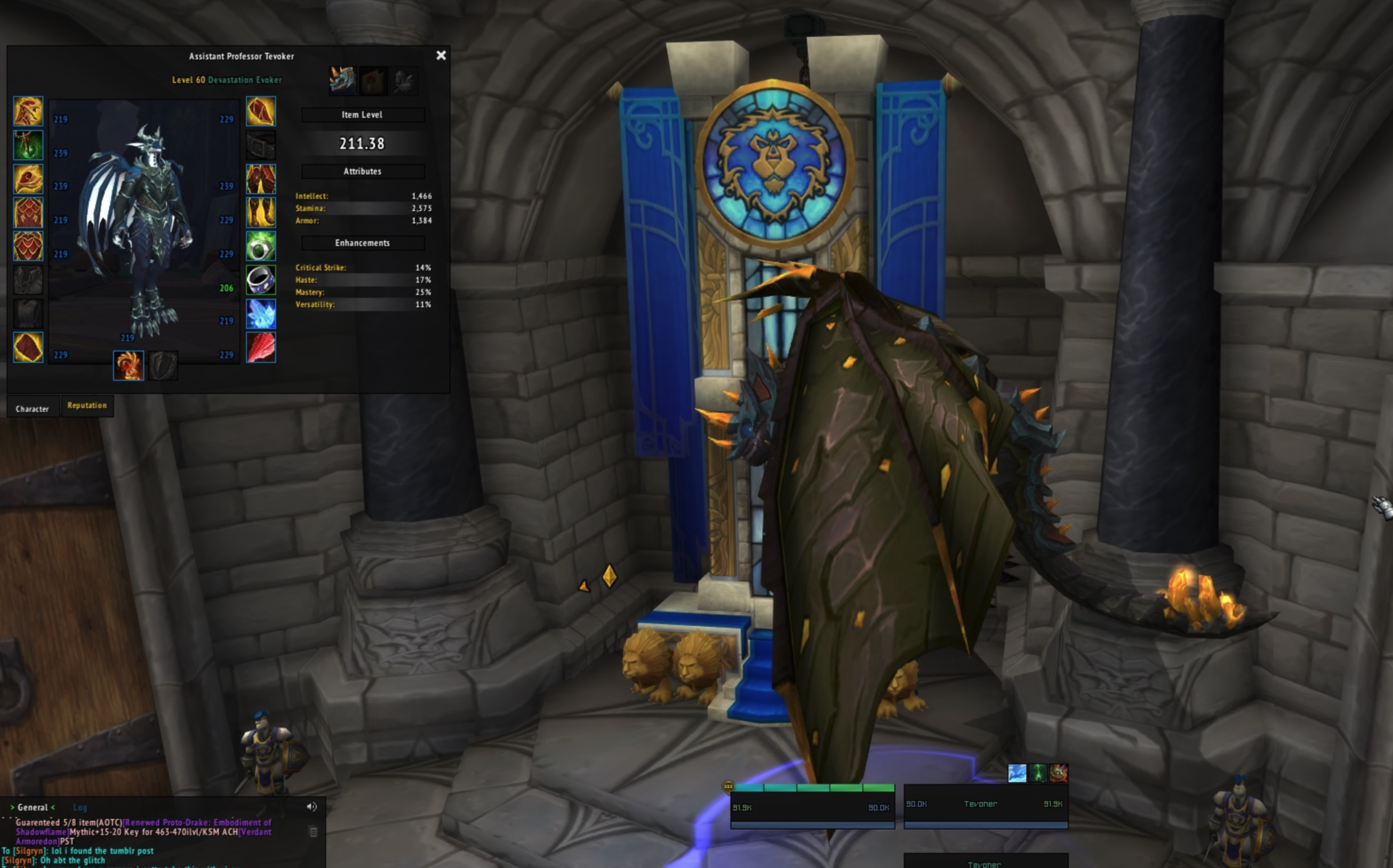
Task: Inspect the red crystal trinket slot
Action: (x=261, y=348)
